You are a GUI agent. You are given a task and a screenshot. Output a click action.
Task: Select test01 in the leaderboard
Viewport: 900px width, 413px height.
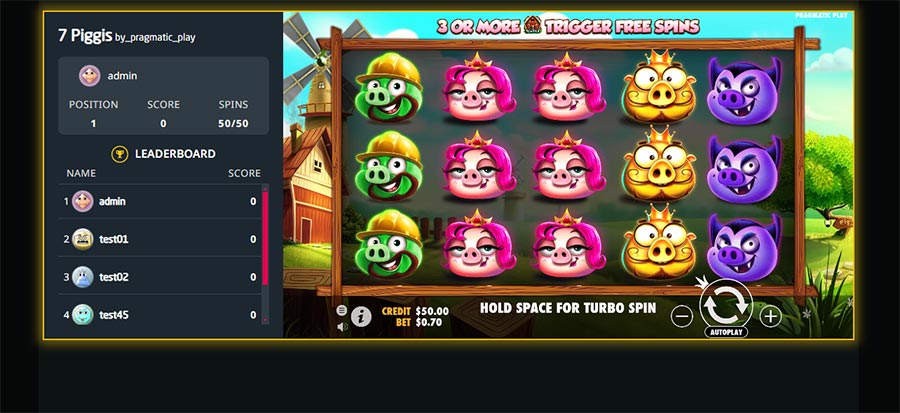pos(160,239)
